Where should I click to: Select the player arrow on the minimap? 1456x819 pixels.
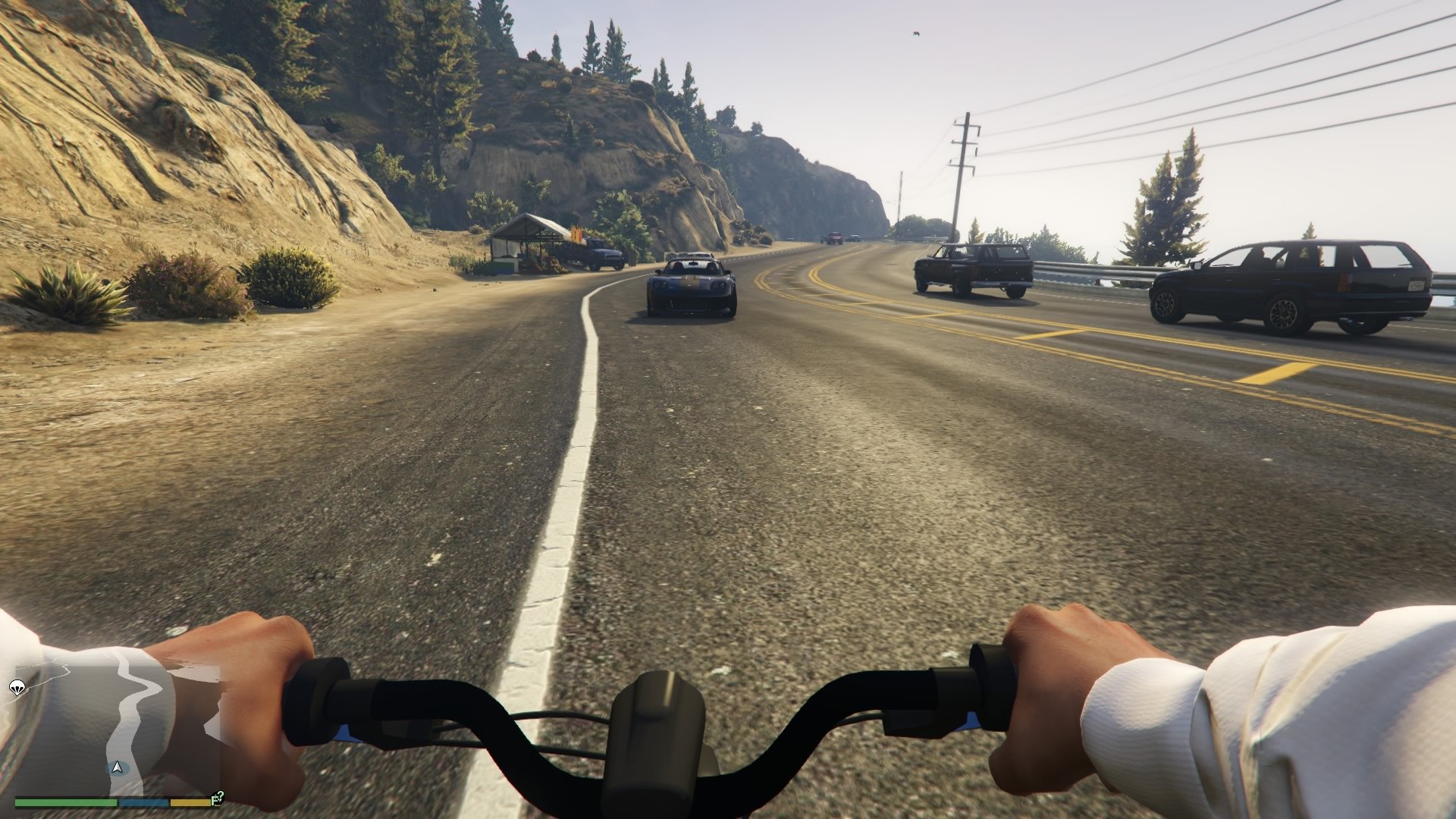[116, 767]
